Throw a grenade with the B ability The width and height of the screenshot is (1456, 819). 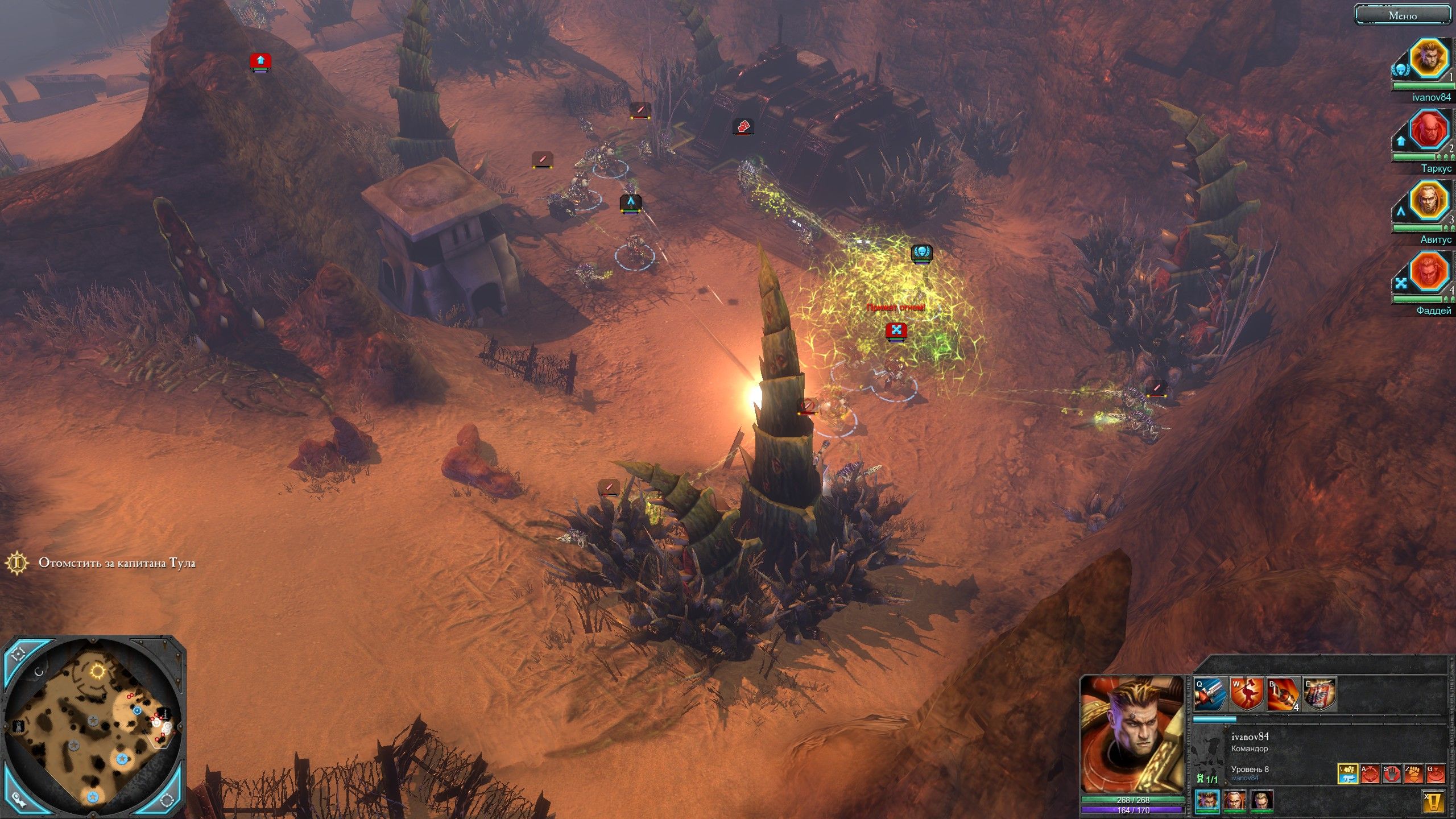(1282, 695)
